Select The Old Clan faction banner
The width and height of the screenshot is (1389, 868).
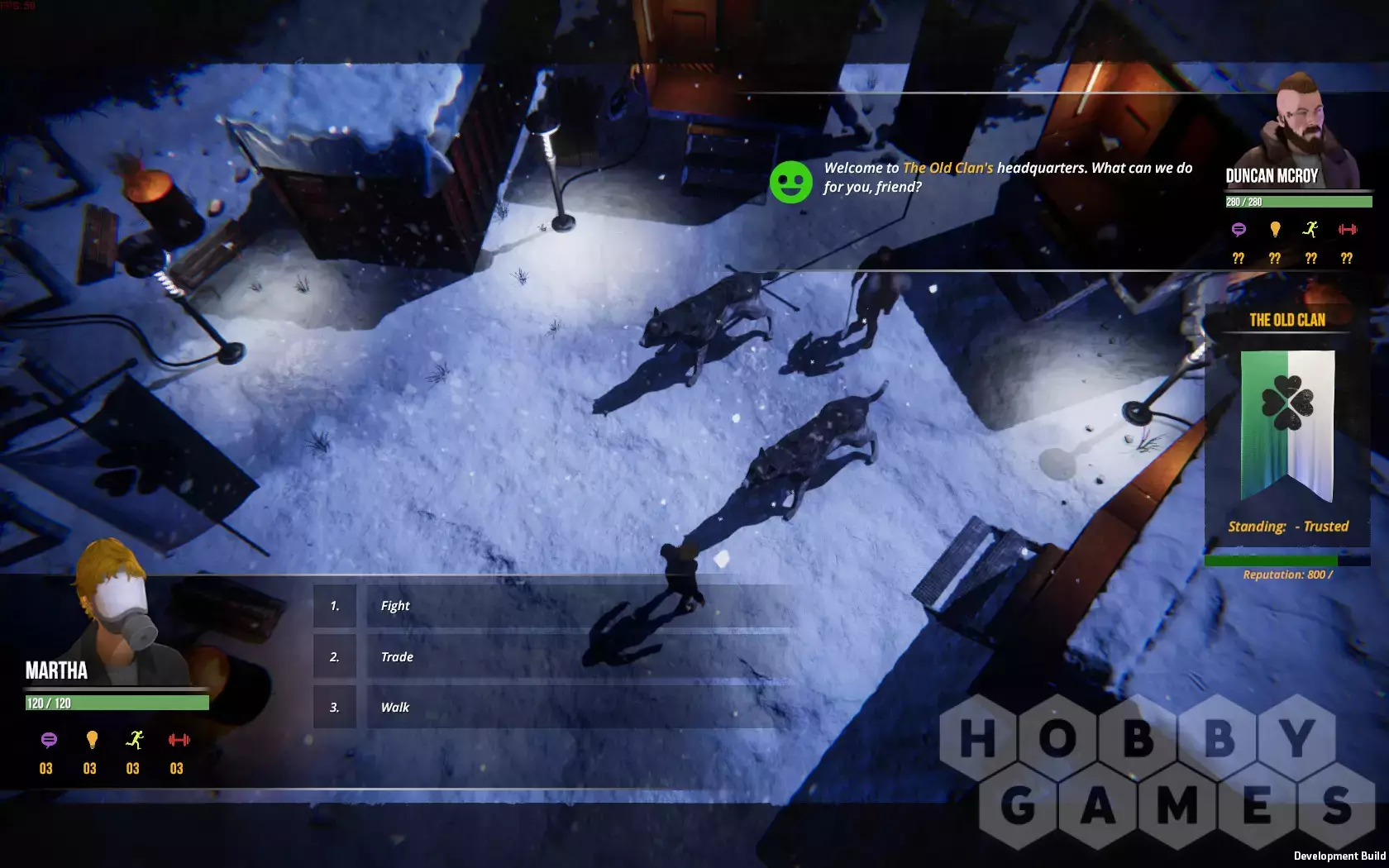[1287, 426]
